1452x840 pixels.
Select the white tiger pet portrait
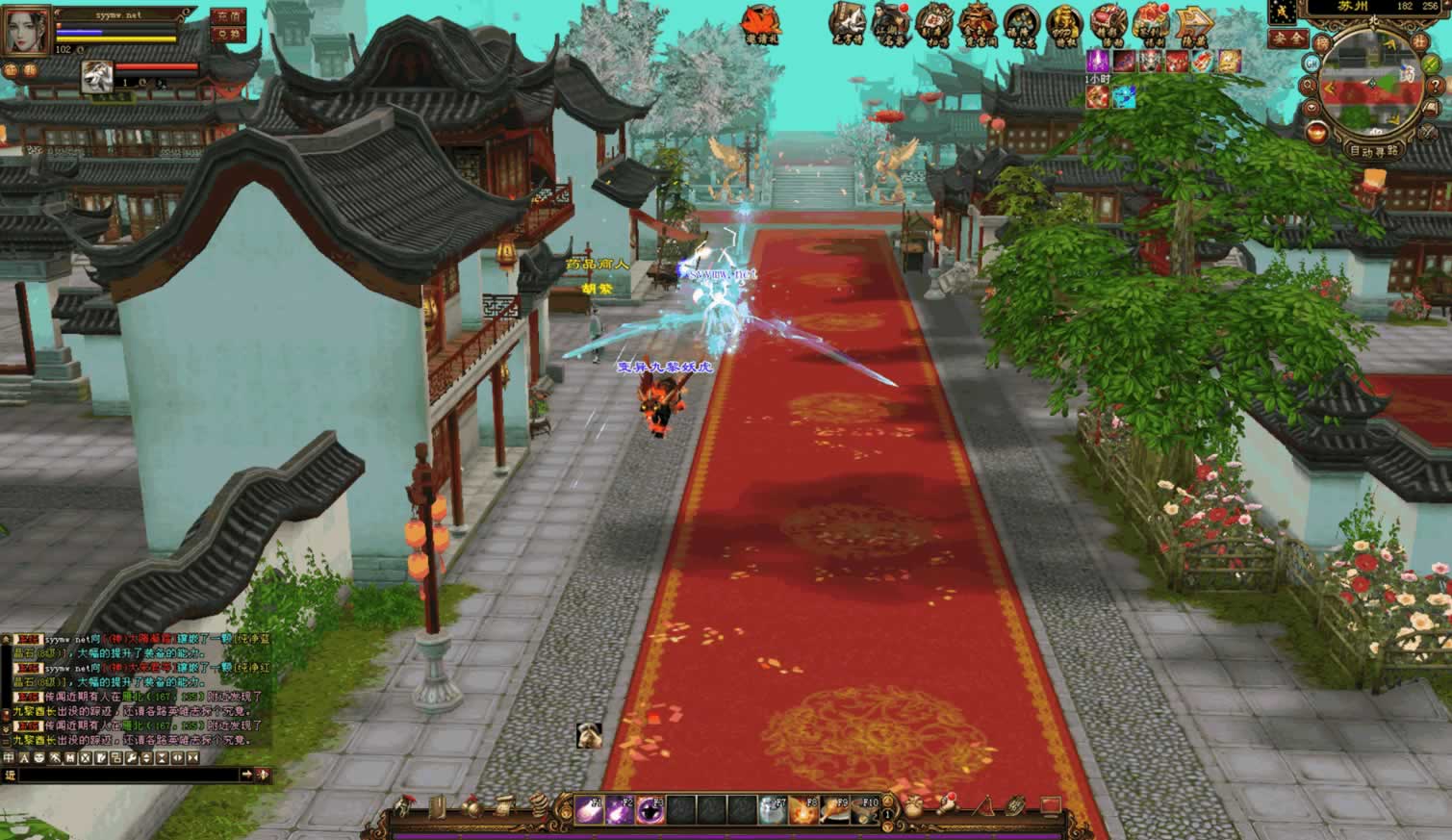point(98,76)
